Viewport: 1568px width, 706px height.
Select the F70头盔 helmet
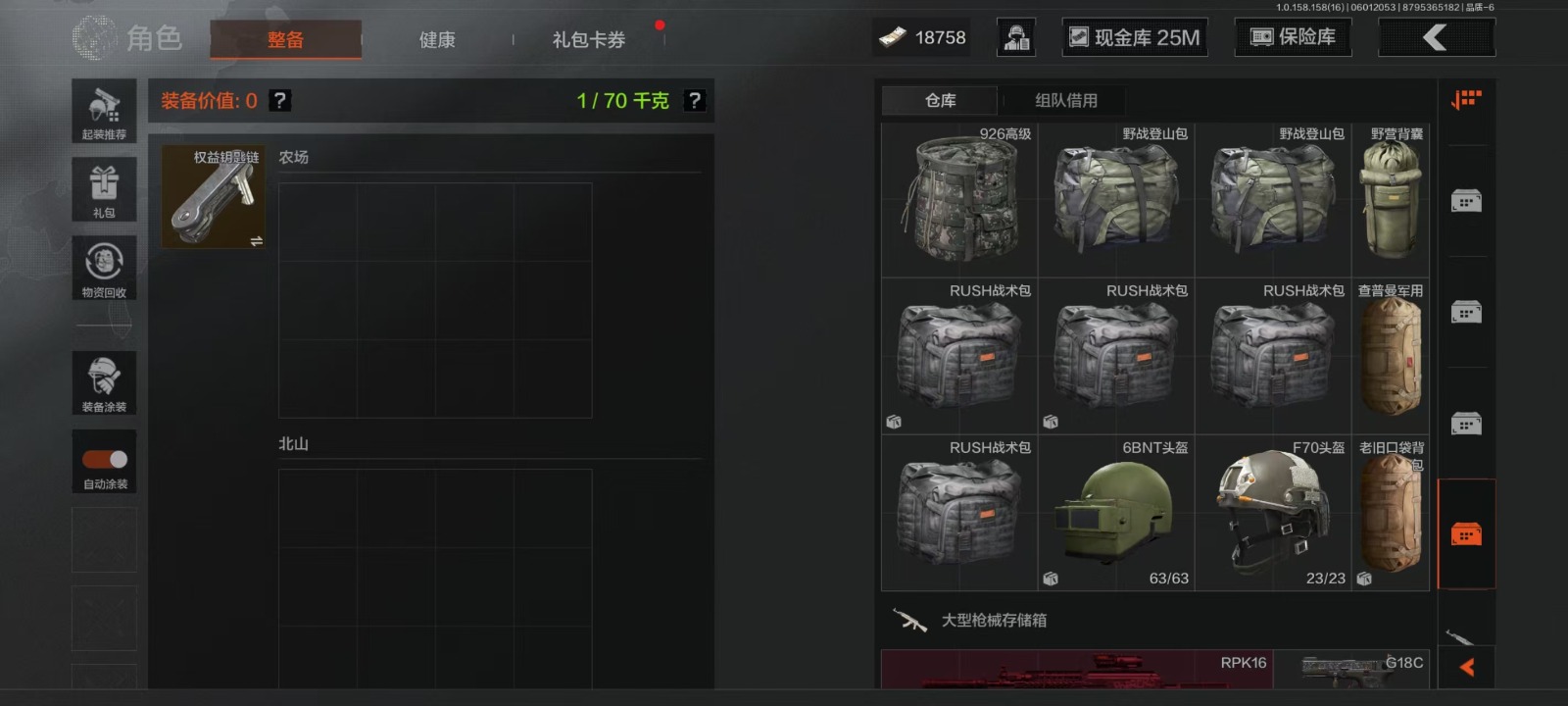1273,513
